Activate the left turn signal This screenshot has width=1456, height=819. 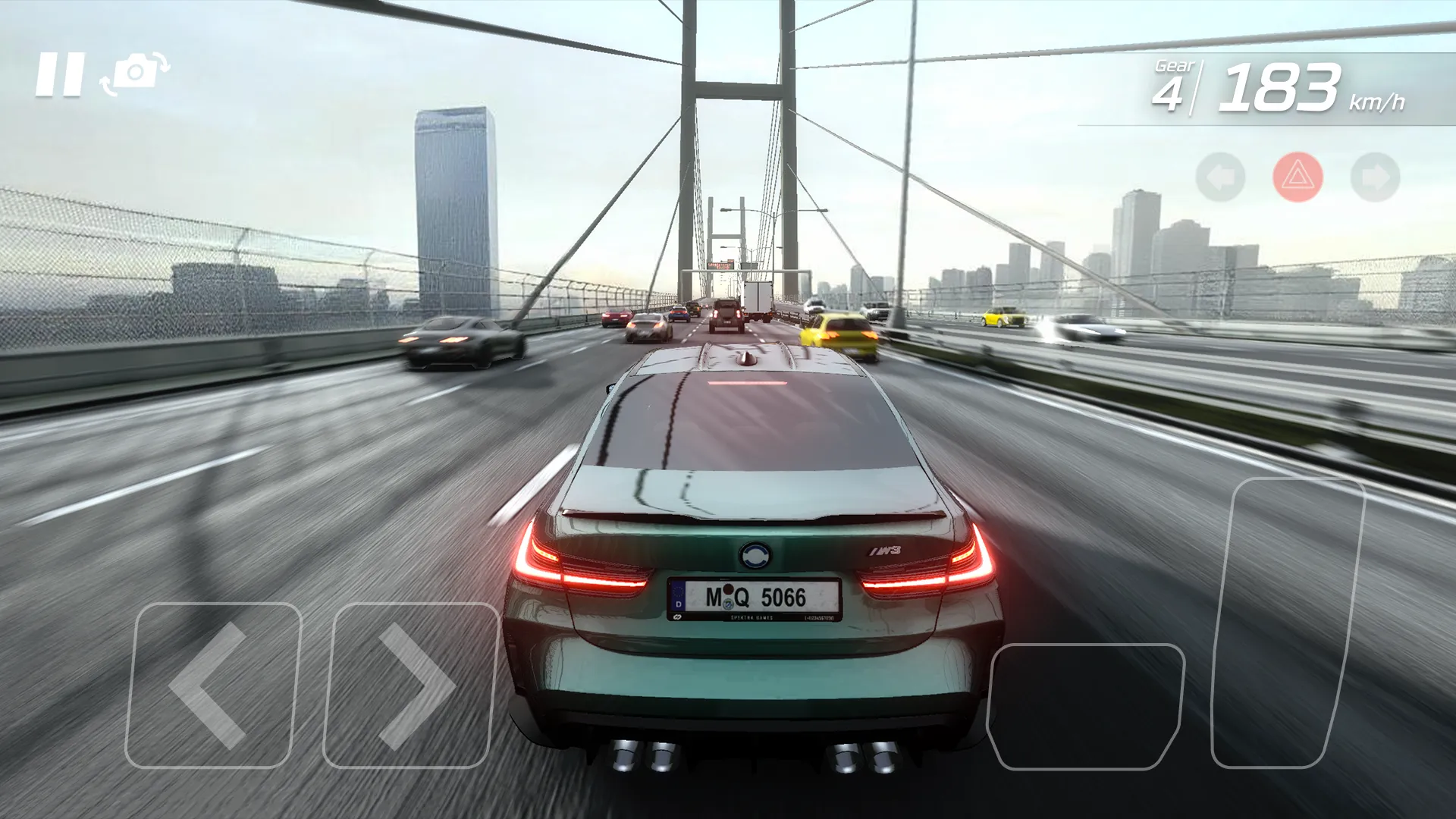(x=1221, y=176)
